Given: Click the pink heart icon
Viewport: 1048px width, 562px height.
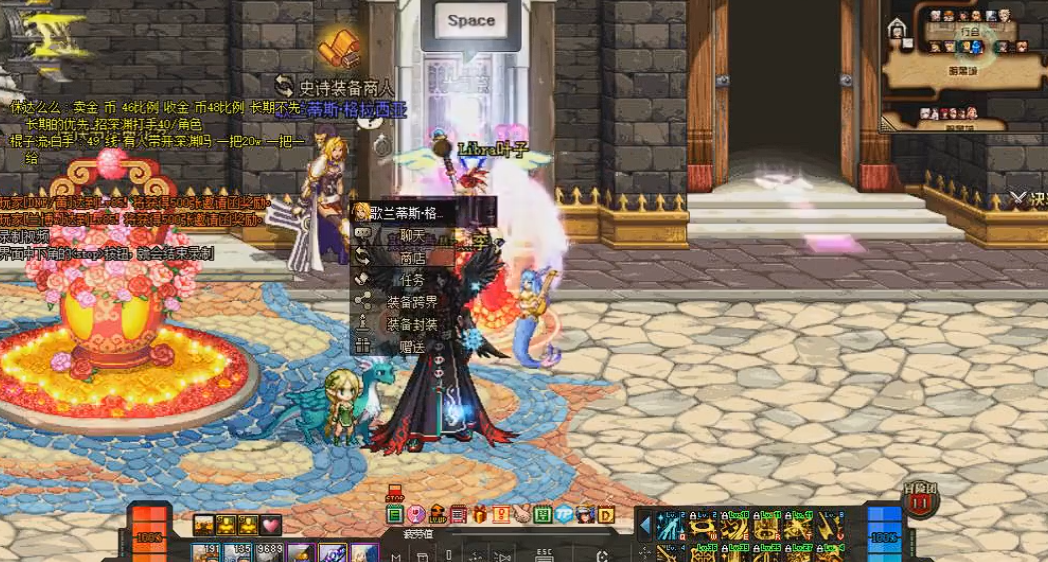Looking at the screenshot, I should pyautogui.click(x=271, y=525).
